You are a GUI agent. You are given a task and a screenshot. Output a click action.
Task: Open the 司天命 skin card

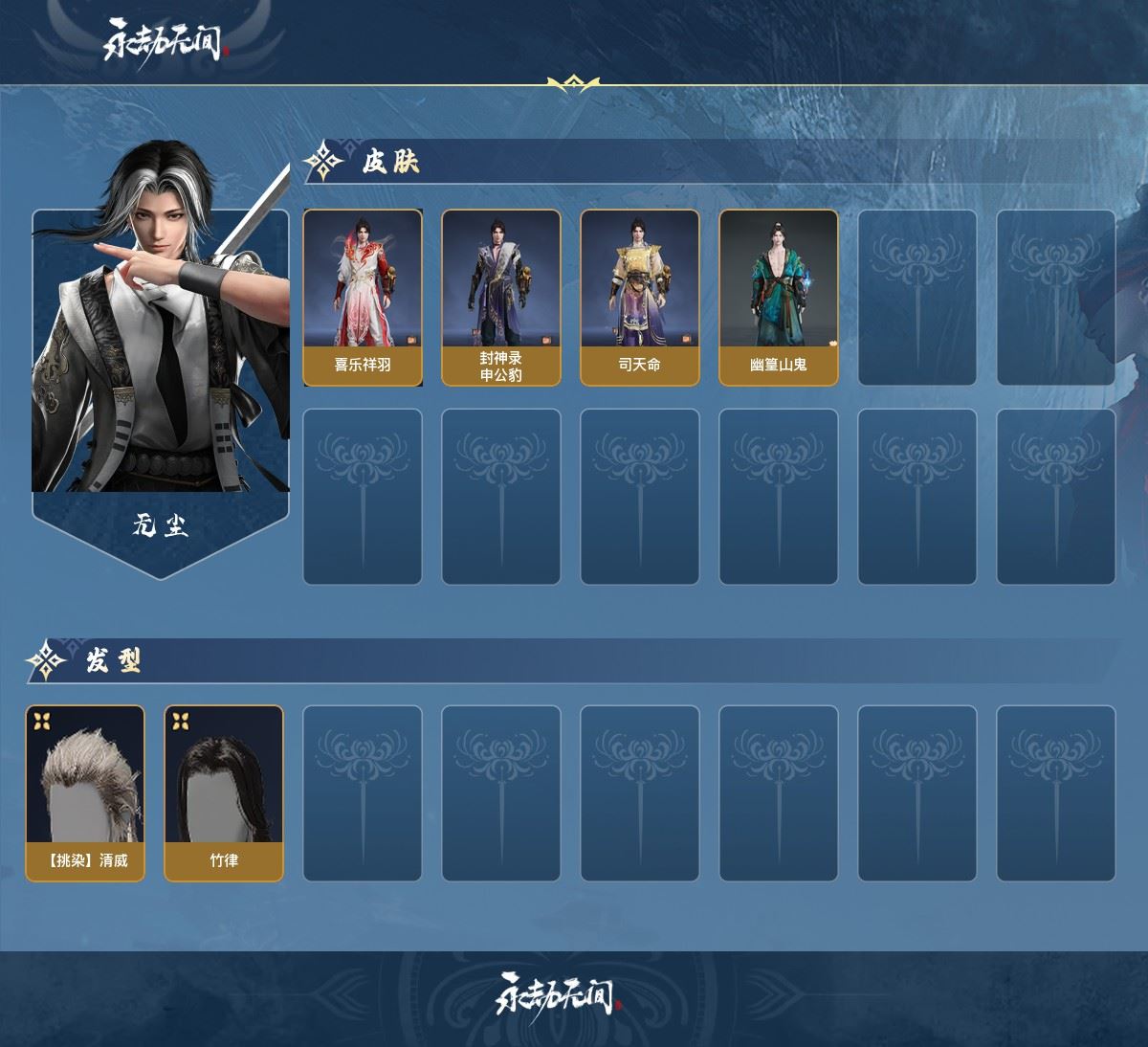pyautogui.click(x=639, y=298)
